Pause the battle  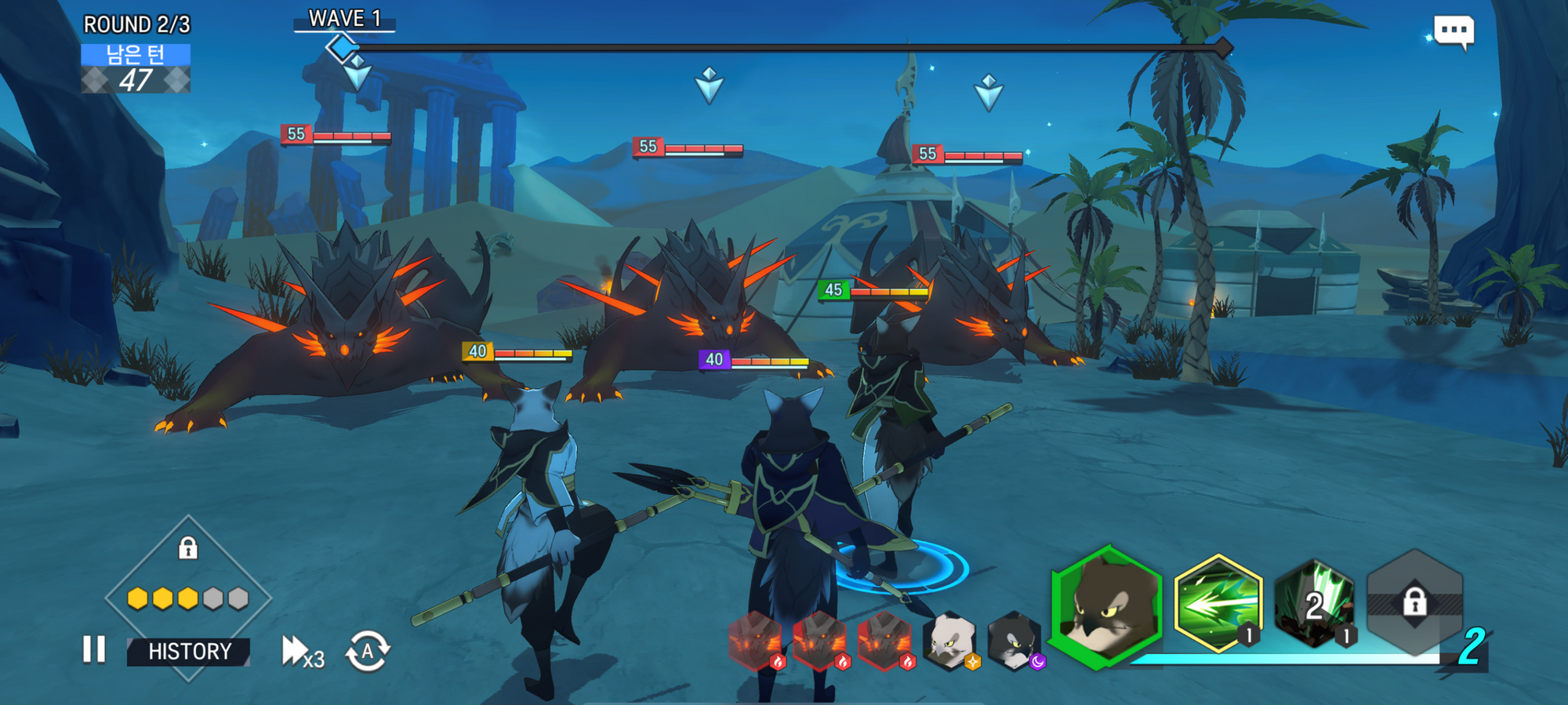click(x=94, y=649)
